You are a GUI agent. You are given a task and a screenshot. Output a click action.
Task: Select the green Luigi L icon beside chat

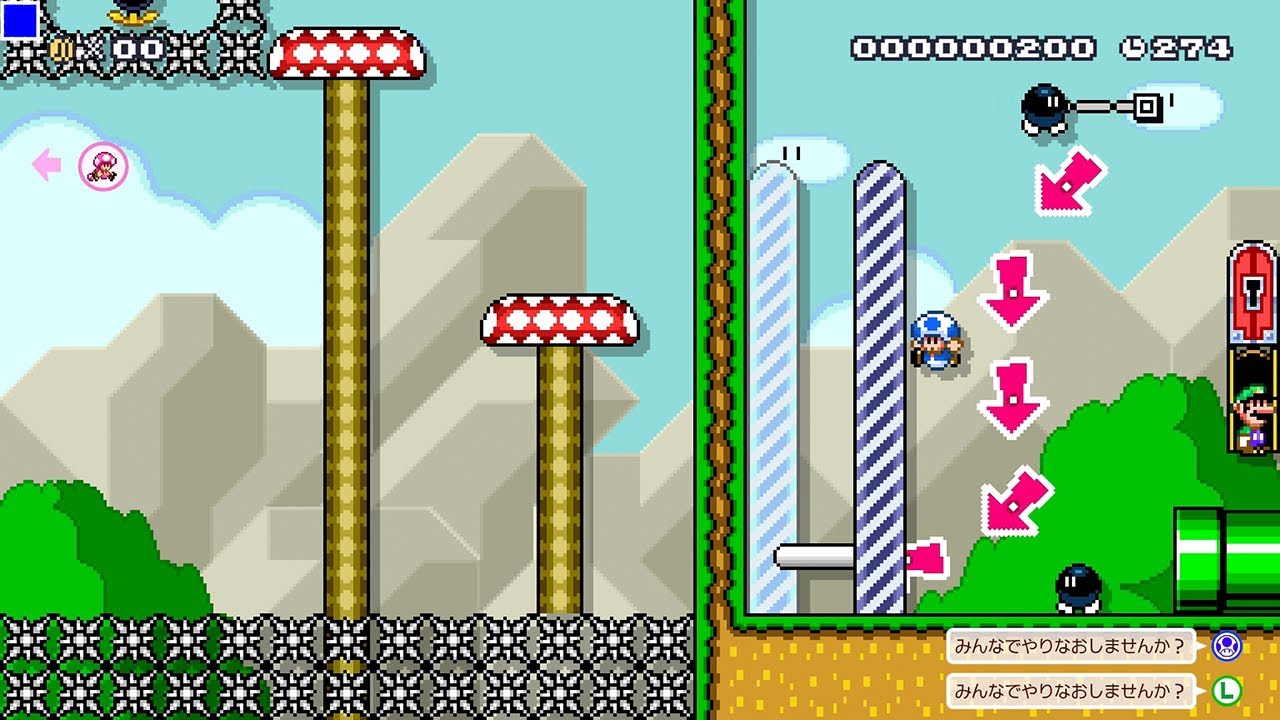pos(1226,690)
